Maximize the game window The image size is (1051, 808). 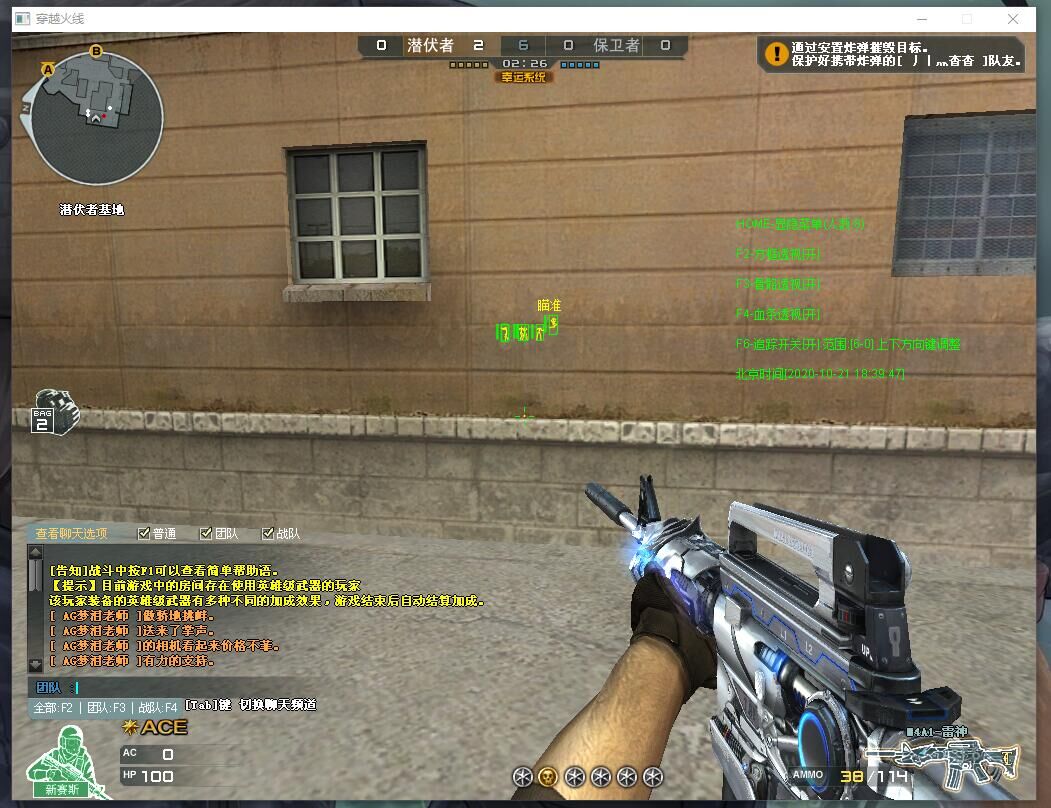coord(967,18)
